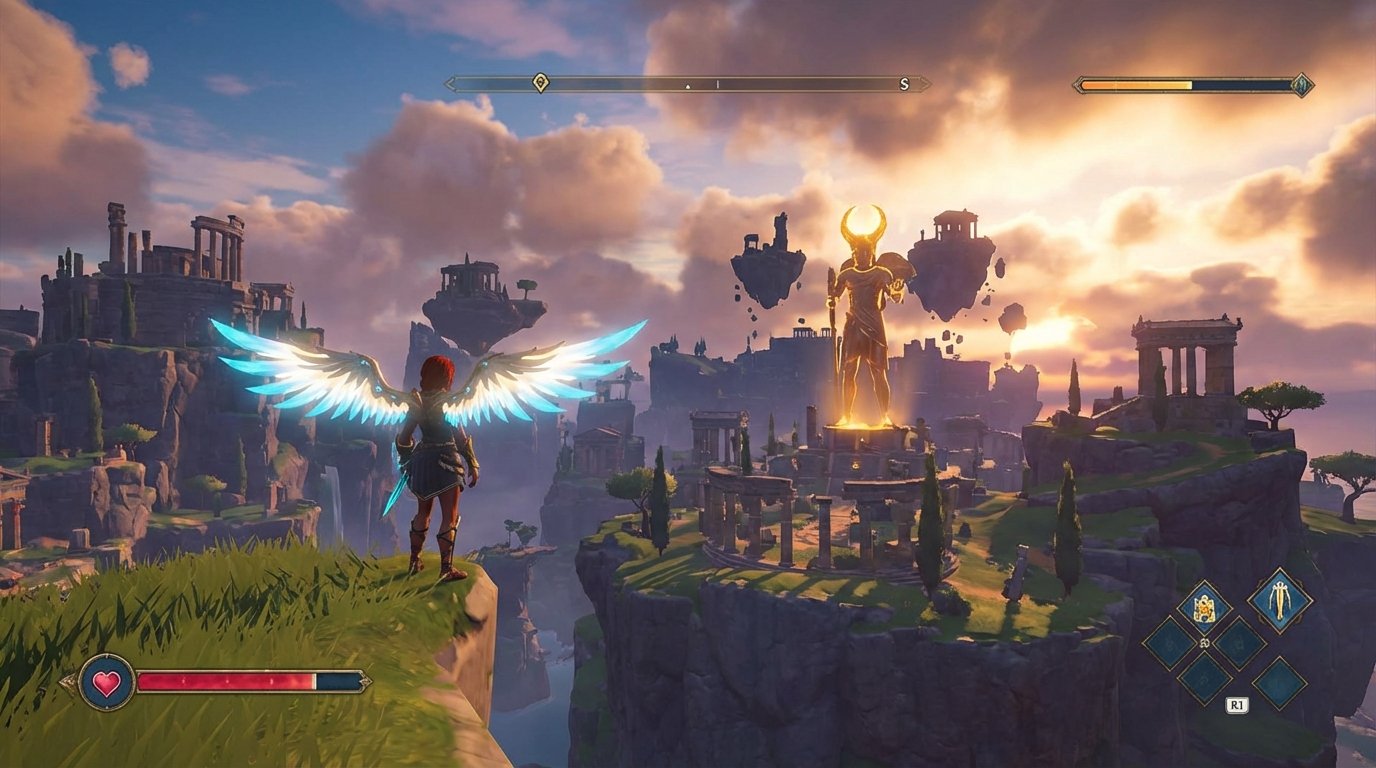Select the golden armor ability diamond icon
Image resolution: width=1376 pixels, height=768 pixels.
point(1204,605)
